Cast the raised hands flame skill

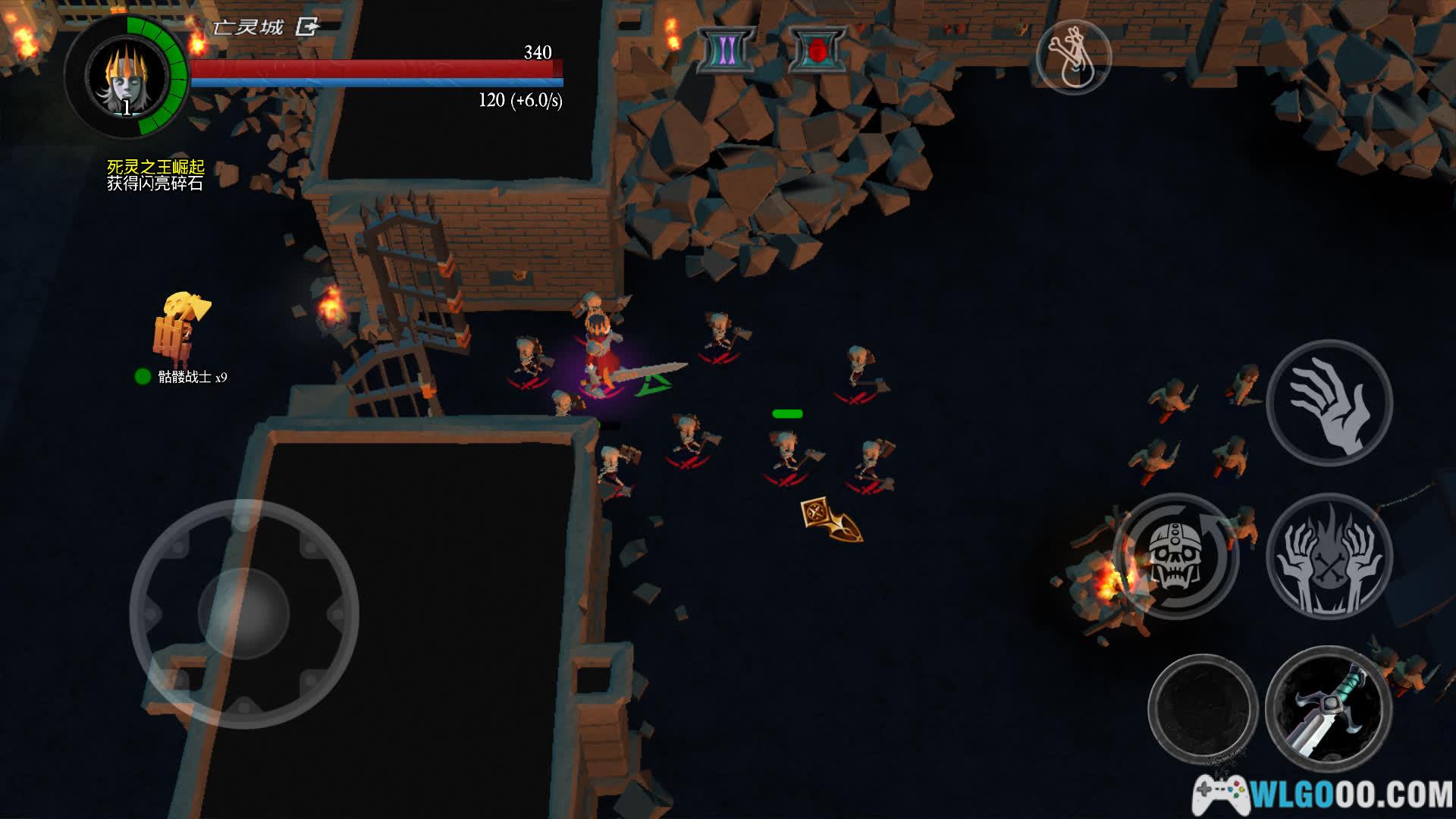tap(1329, 557)
